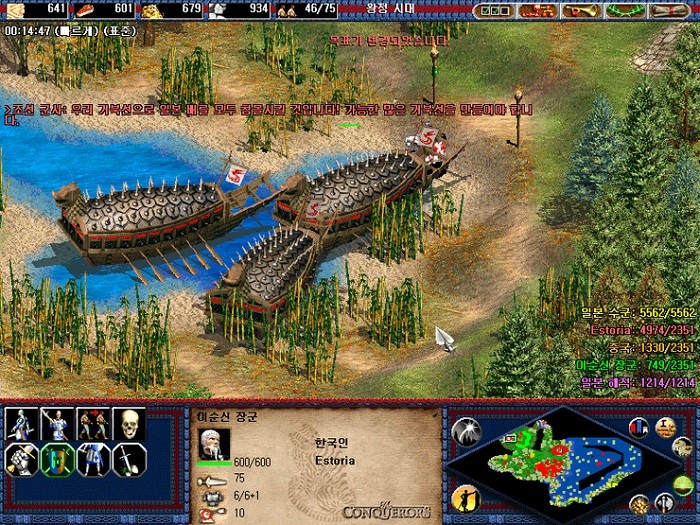Select the gauntlet and horn command icon

pos(20,459)
